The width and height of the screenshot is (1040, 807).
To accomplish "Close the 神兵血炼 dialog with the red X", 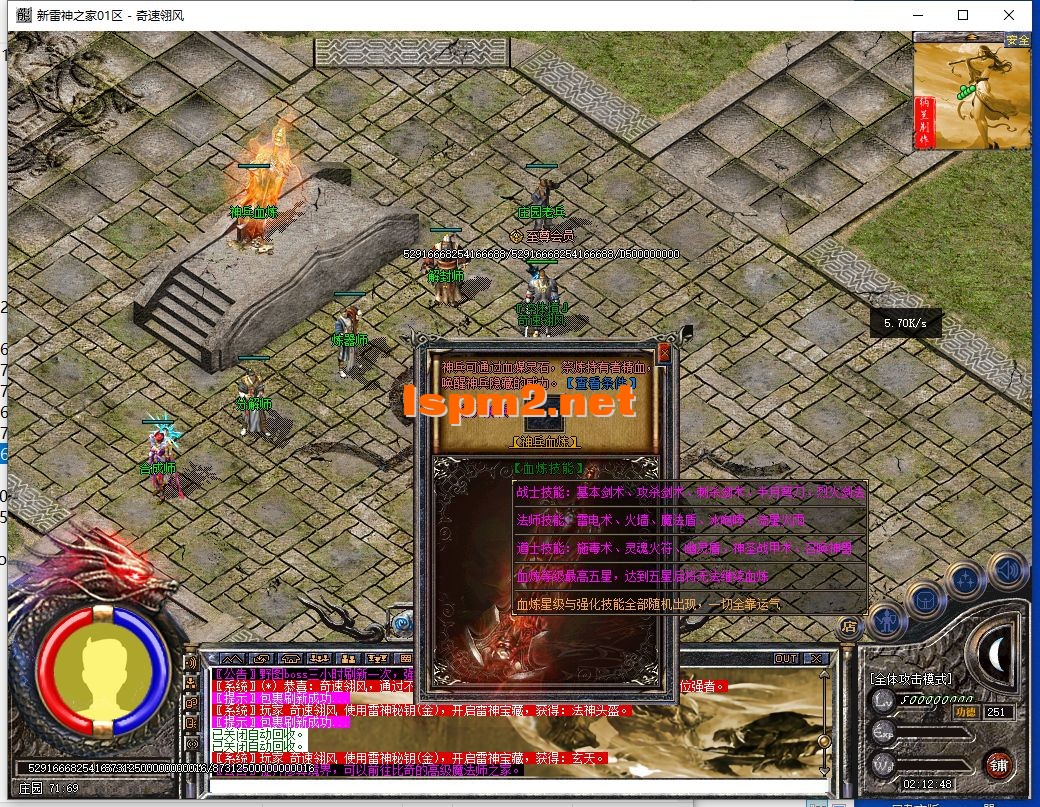I will [663, 353].
